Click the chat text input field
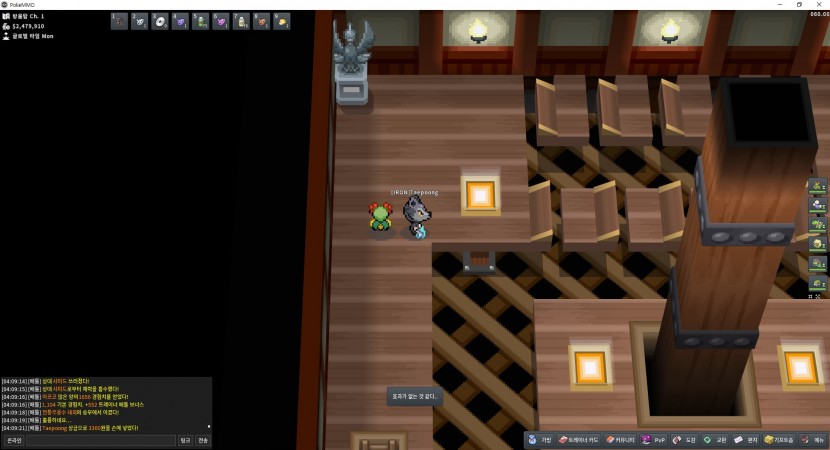 [x=101, y=440]
